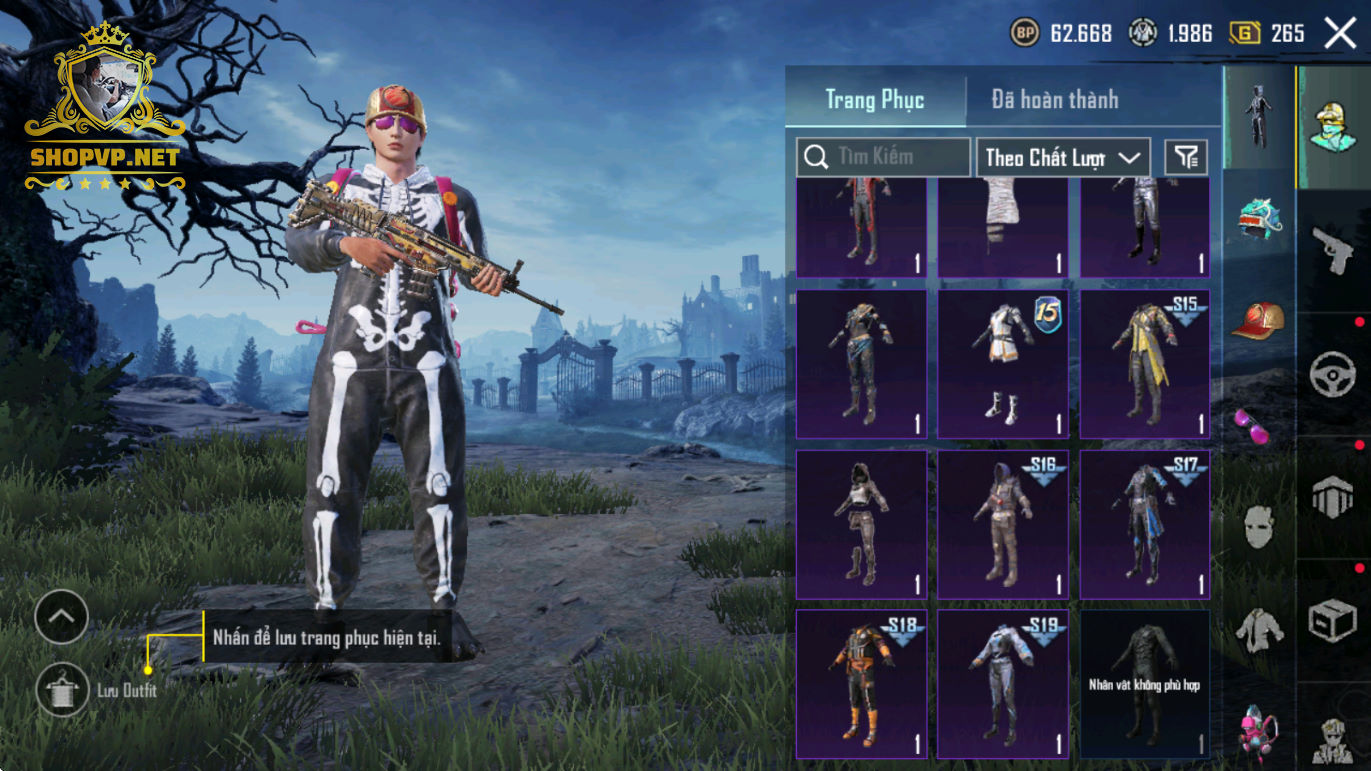Open the filter funnel button
Viewport: 1371px width, 771px height.
1186,157
